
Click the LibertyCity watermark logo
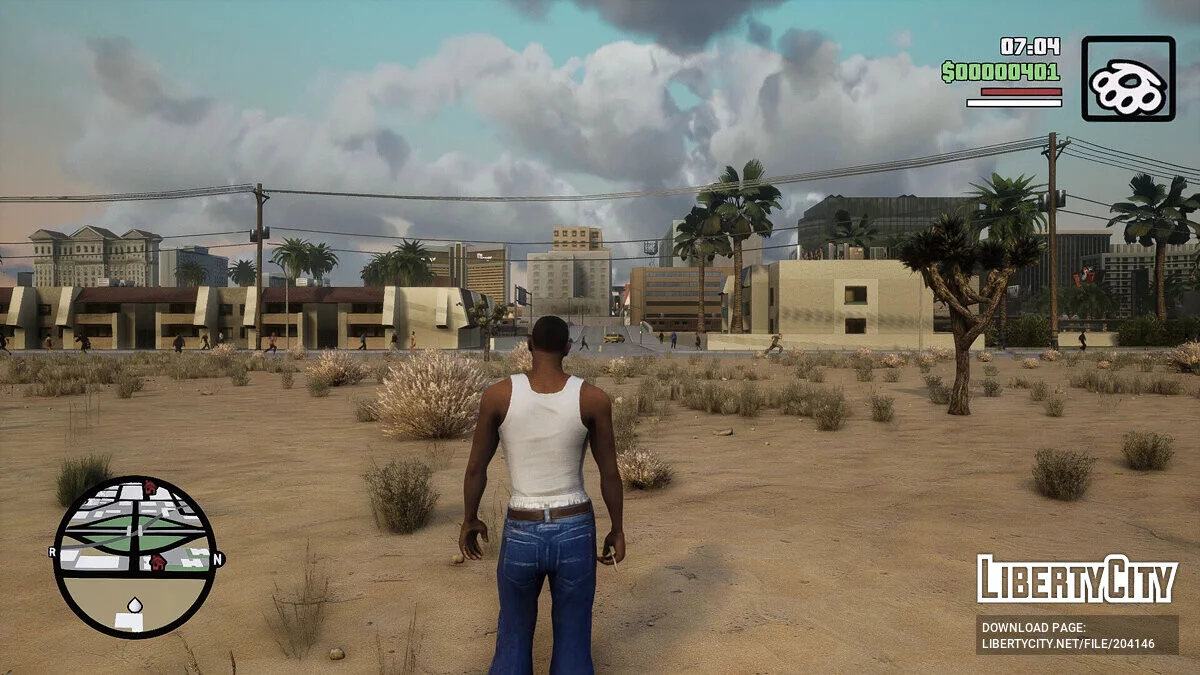coord(1077,580)
